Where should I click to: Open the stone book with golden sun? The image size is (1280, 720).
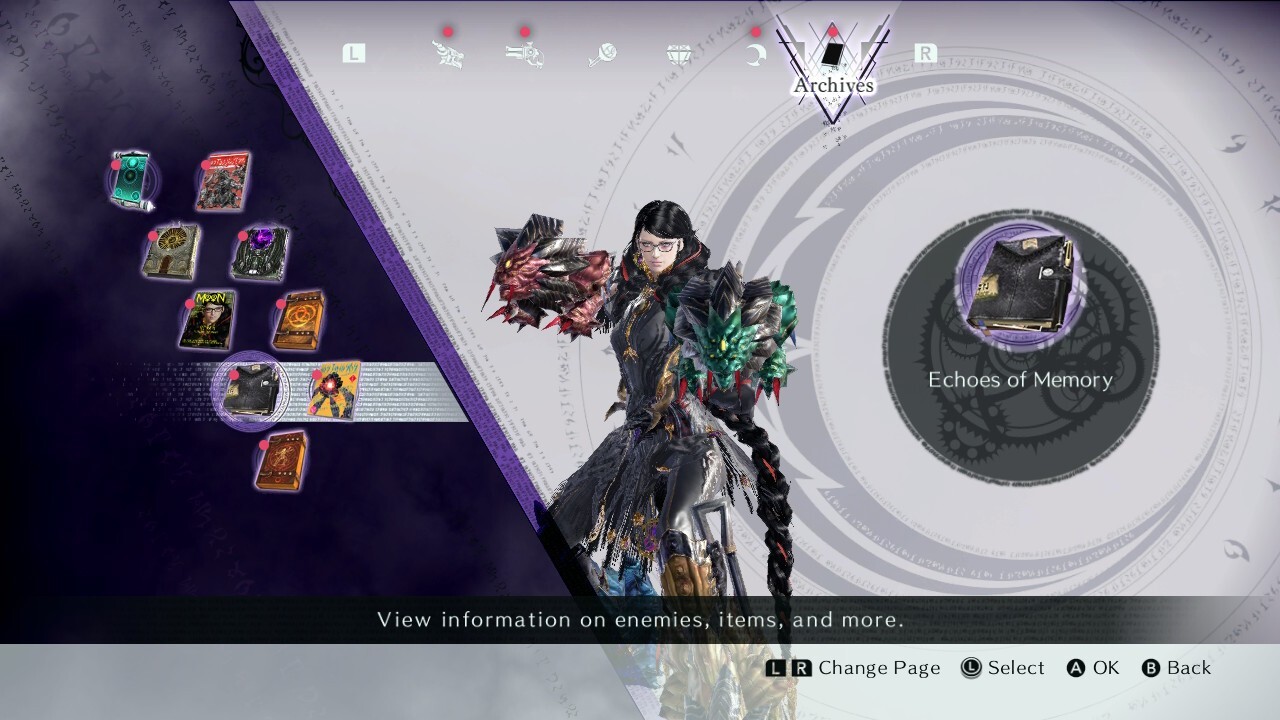coord(172,251)
